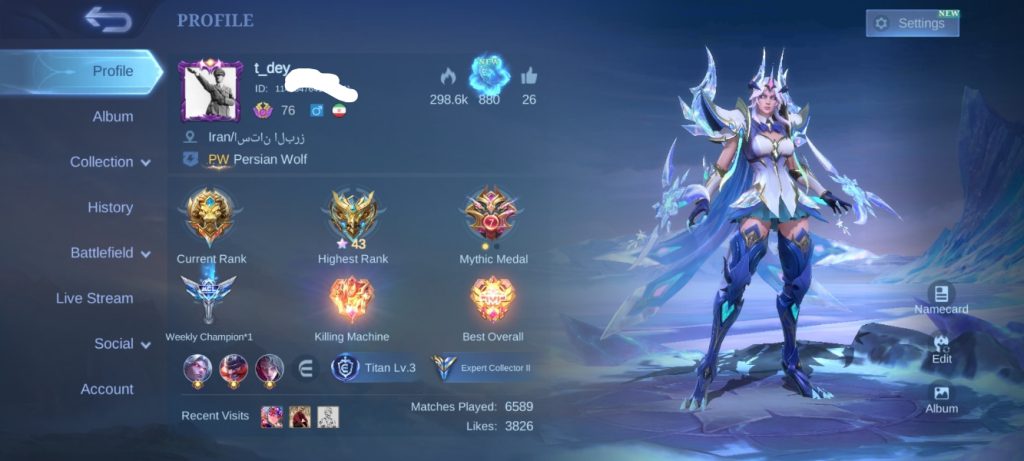View the Highest Rank badge

[x=355, y=215]
